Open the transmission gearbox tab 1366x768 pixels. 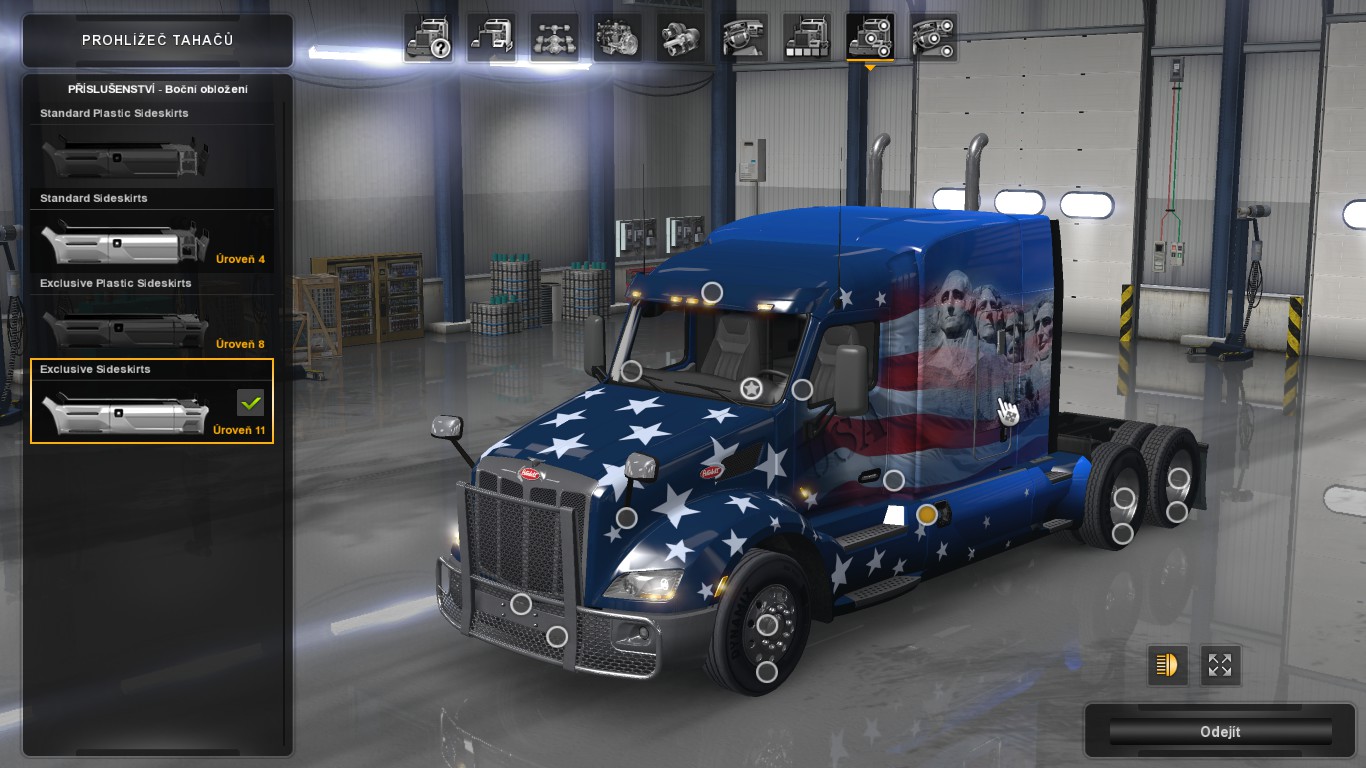[681, 38]
